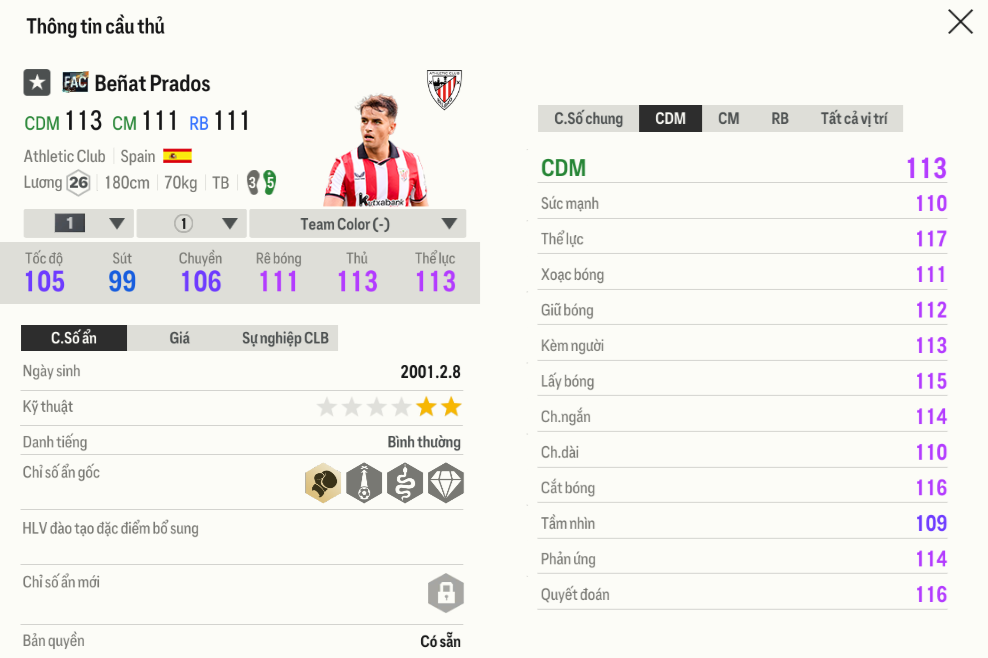Choose the snake-shaped trait icon
The height and width of the screenshot is (658, 988).
pyautogui.click(x=405, y=483)
